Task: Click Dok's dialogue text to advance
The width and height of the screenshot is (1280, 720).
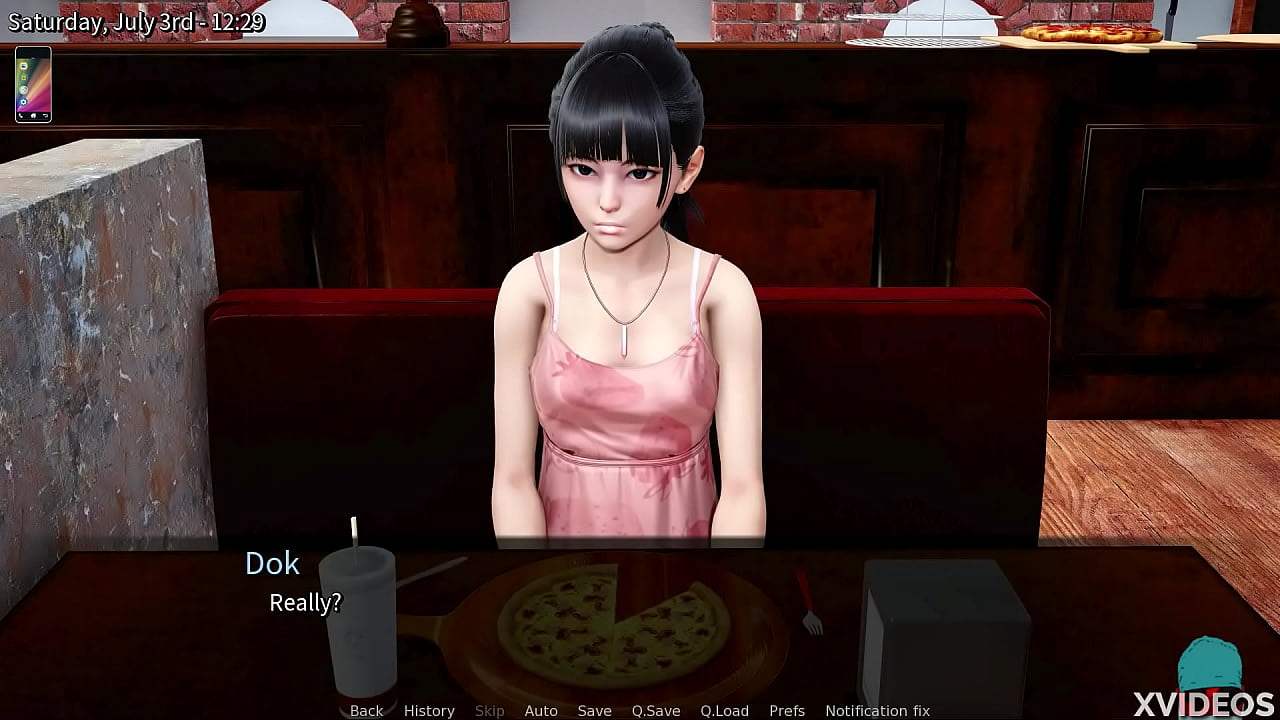Action: coord(305,603)
